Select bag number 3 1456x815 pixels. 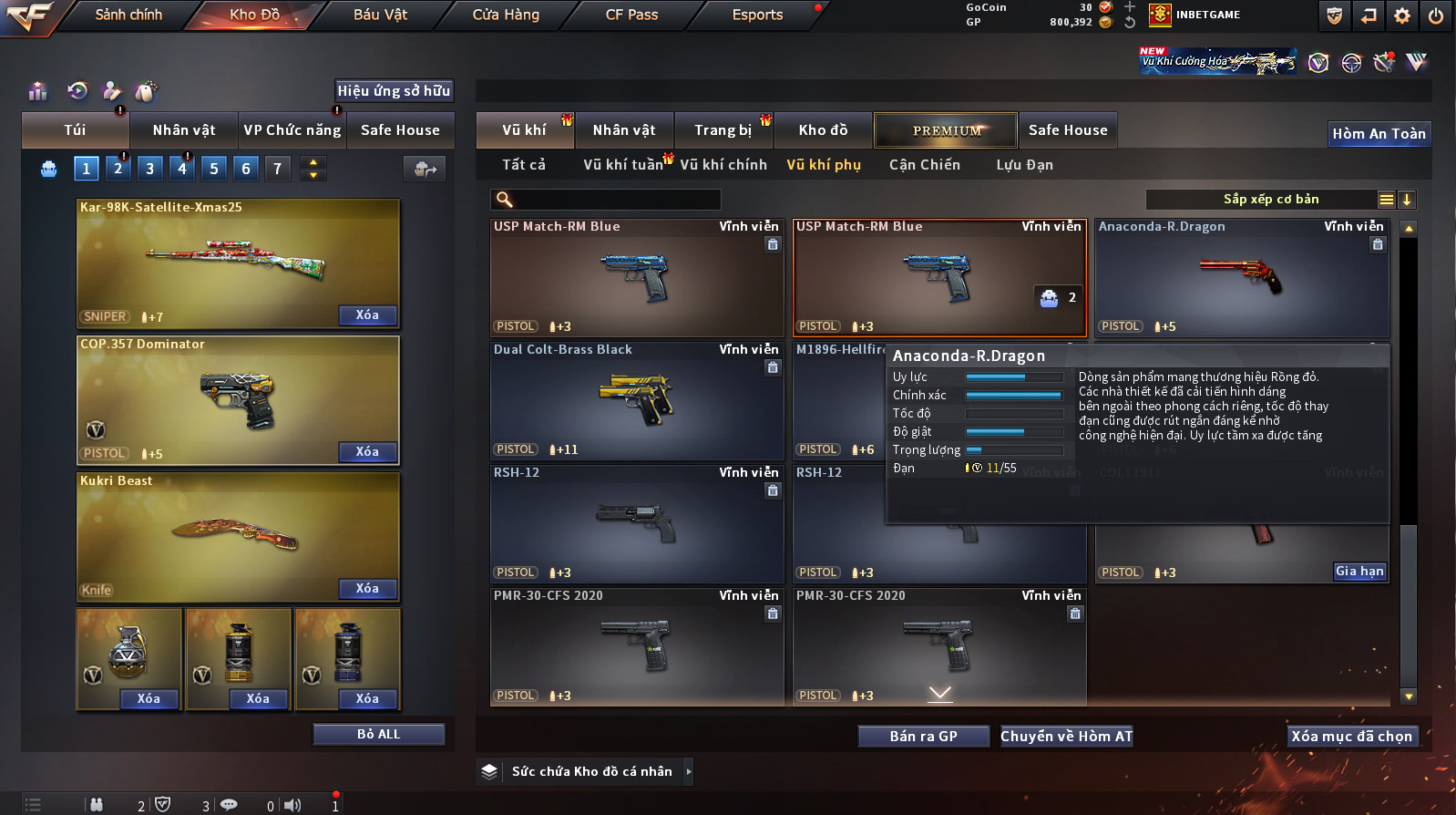click(150, 169)
